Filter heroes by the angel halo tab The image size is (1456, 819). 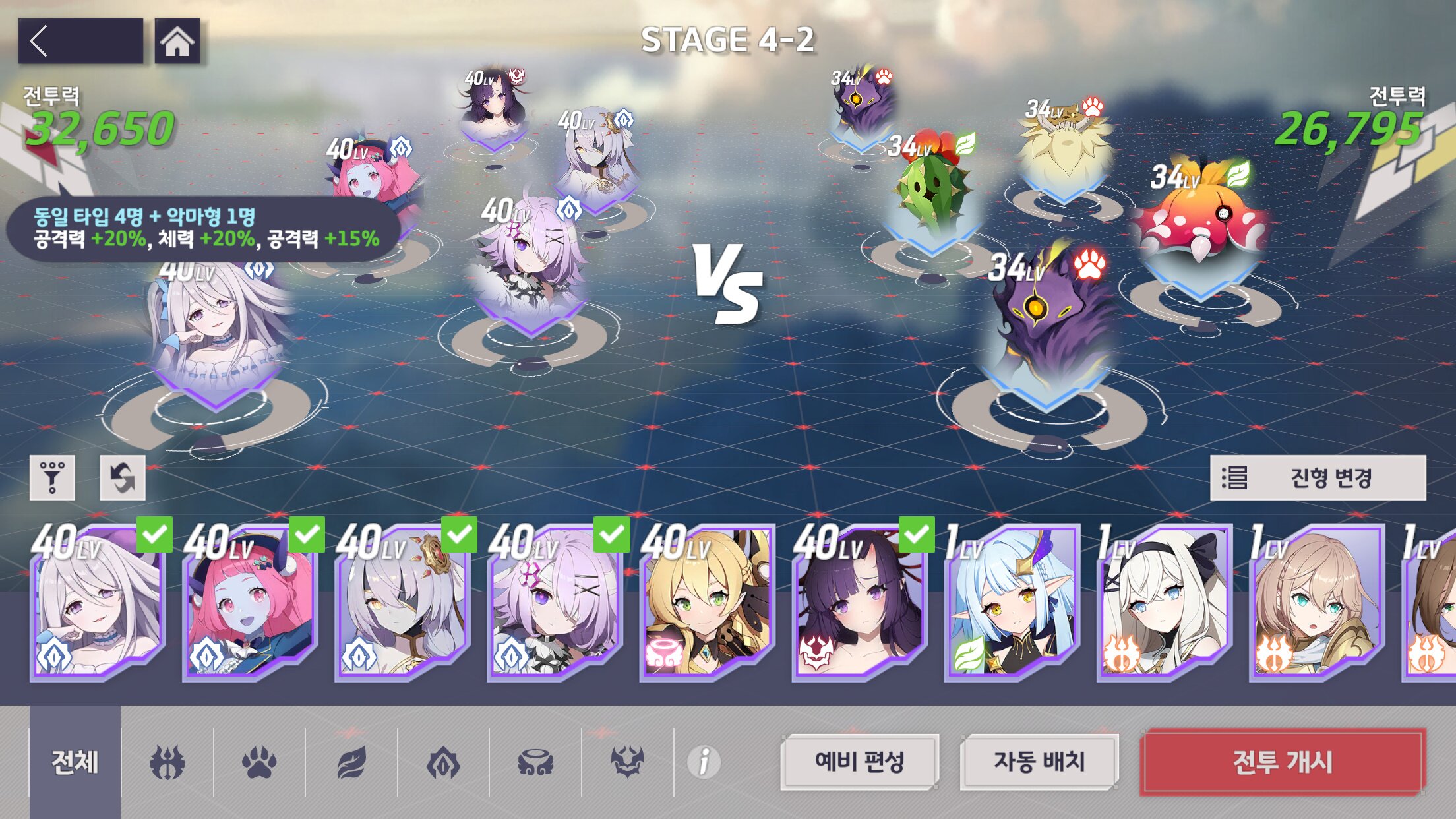(535, 762)
